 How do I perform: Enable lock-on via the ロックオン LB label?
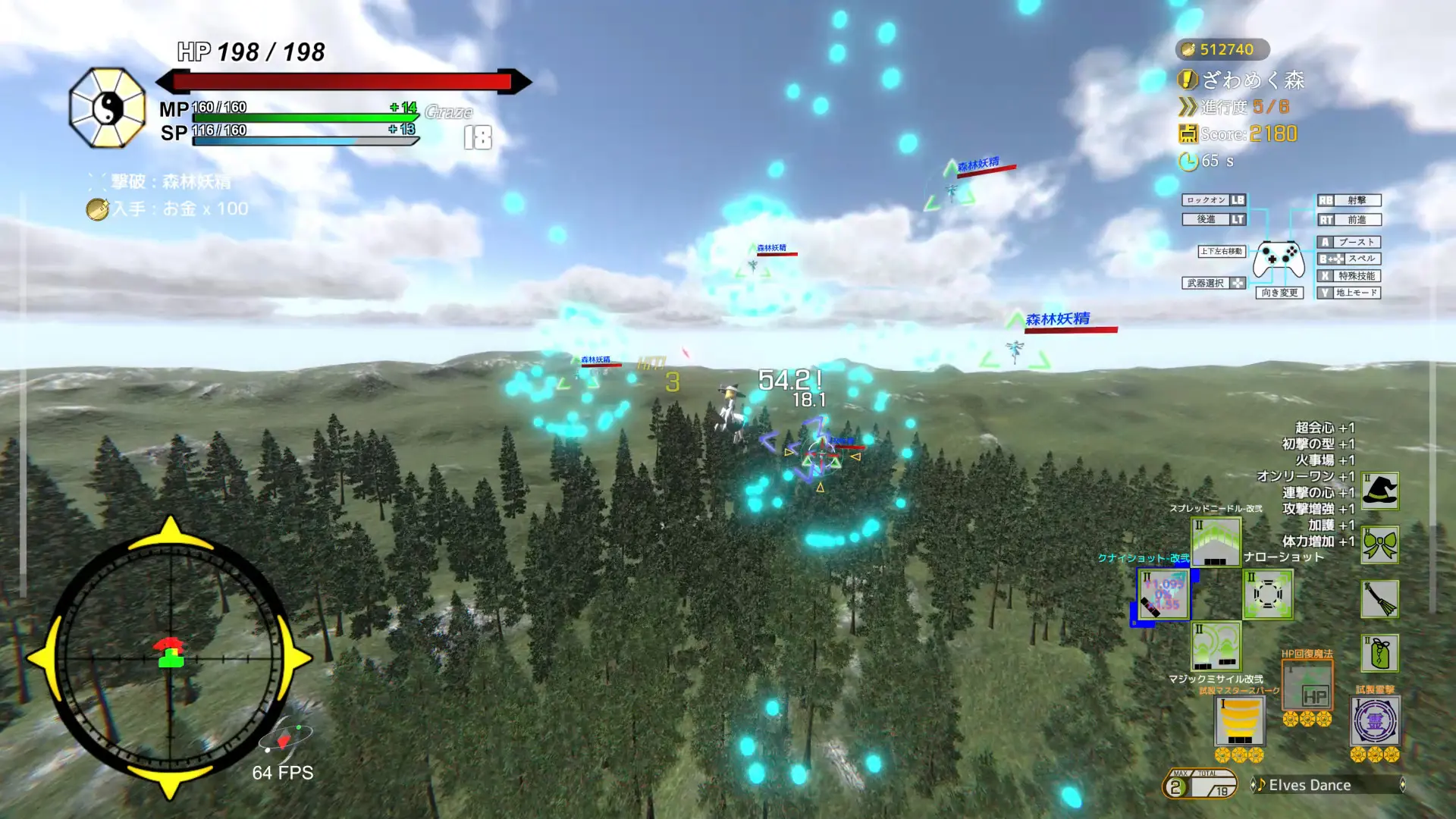pos(1213,200)
